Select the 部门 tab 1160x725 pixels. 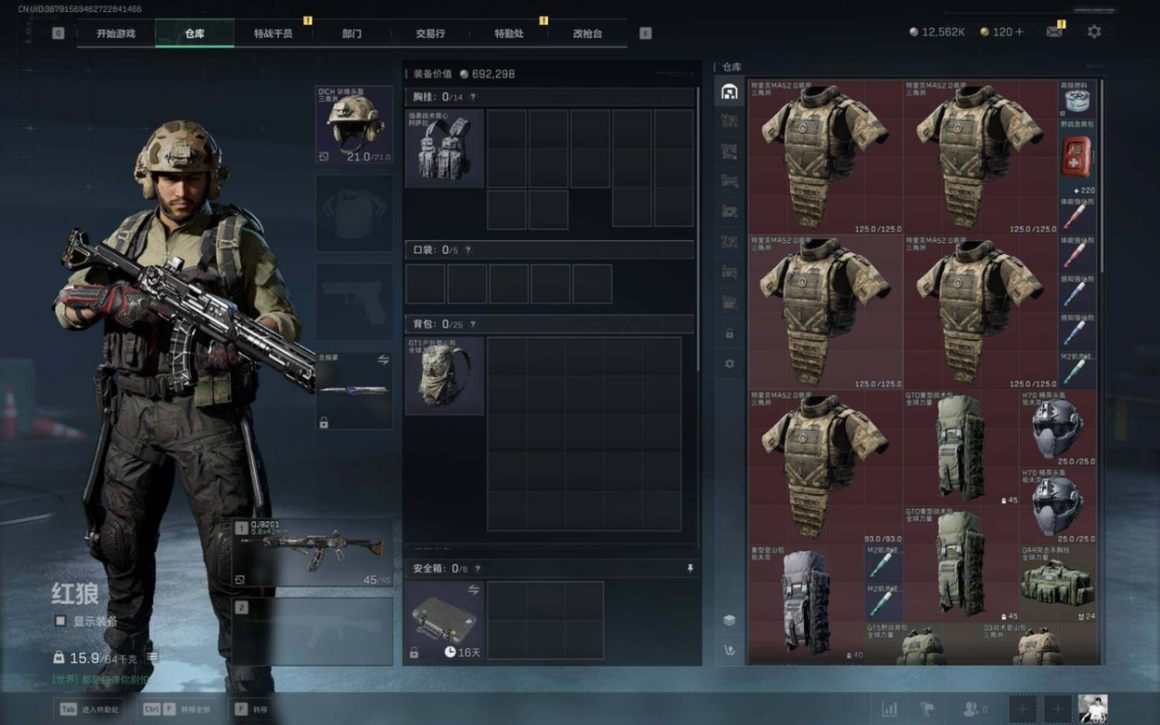pos(352,33)
